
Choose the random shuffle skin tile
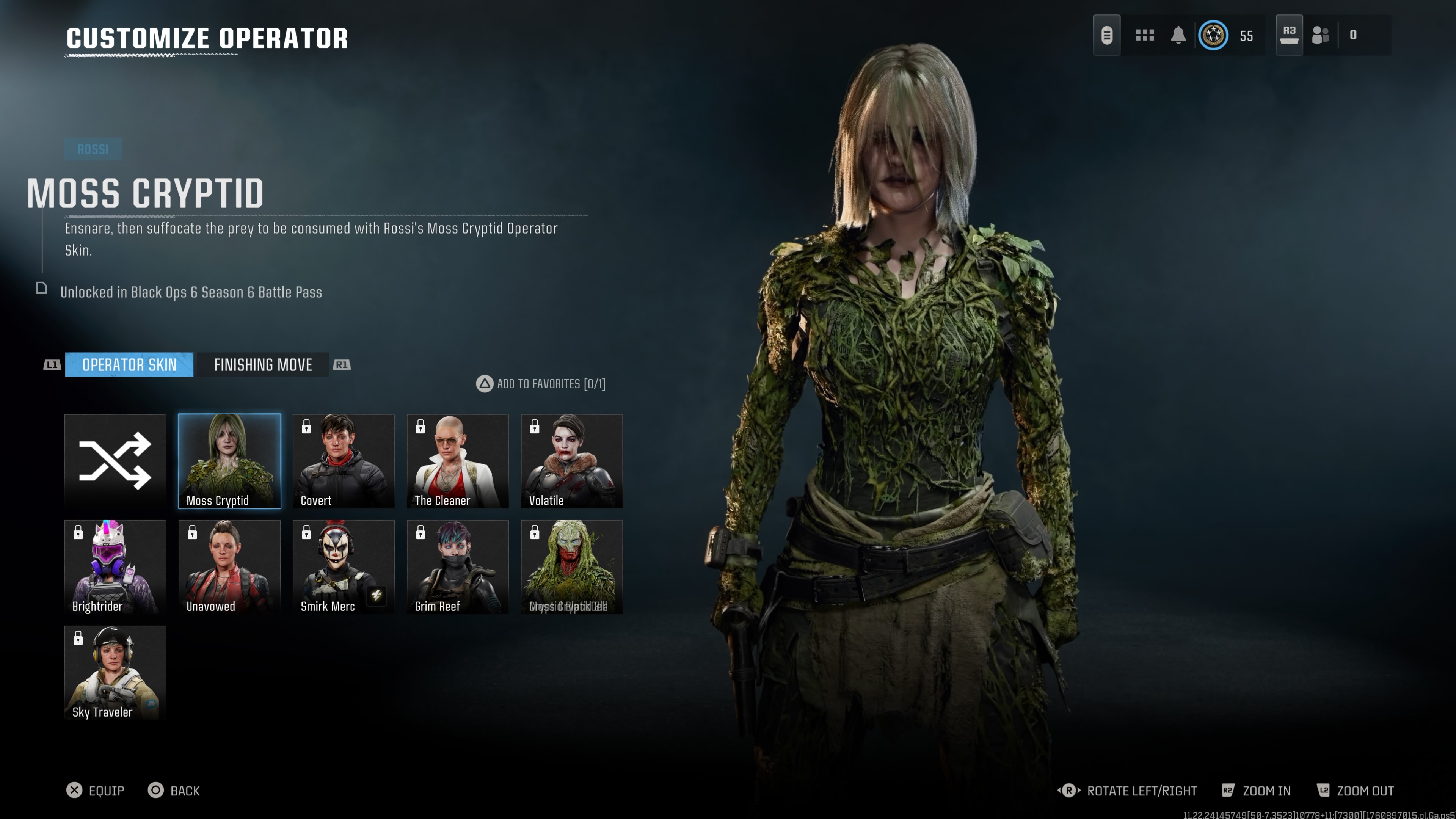click(x=115, y=461)
